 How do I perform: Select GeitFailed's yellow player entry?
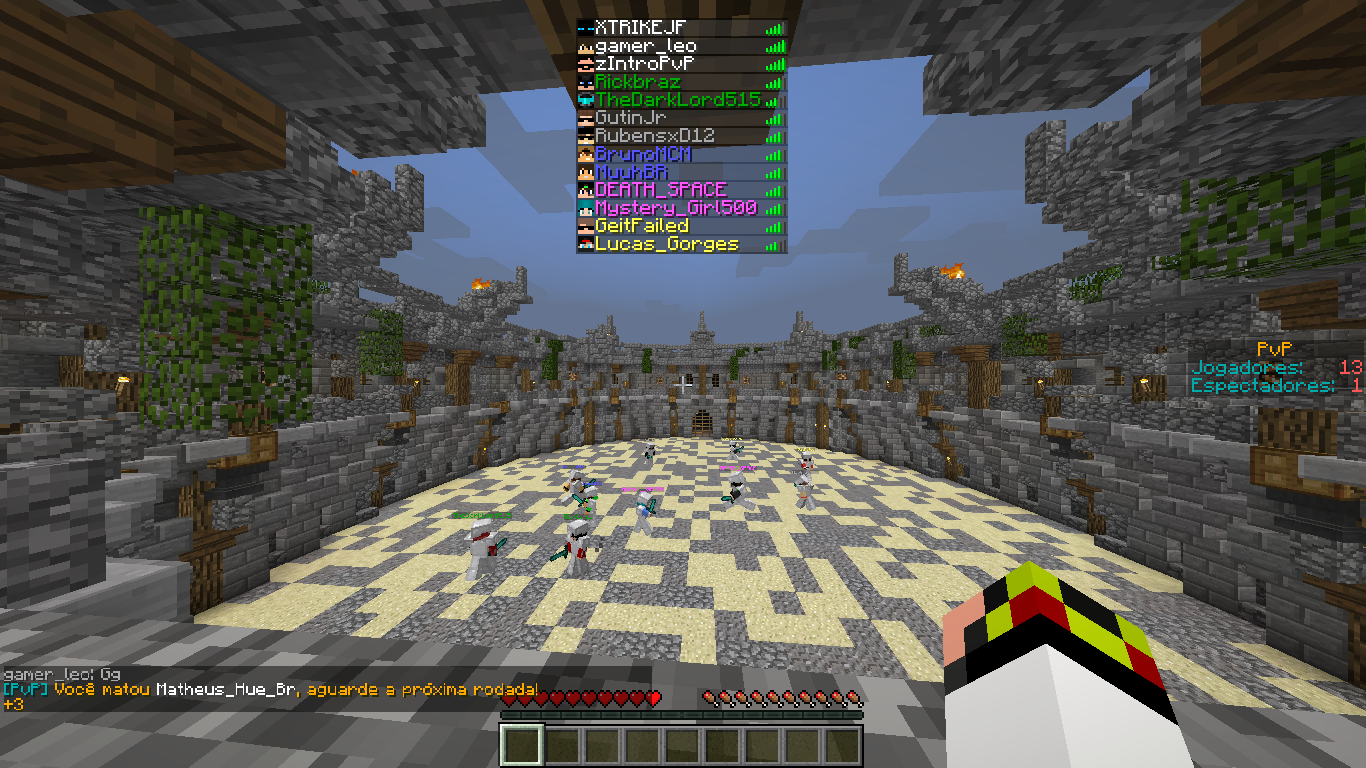[642, 226]
